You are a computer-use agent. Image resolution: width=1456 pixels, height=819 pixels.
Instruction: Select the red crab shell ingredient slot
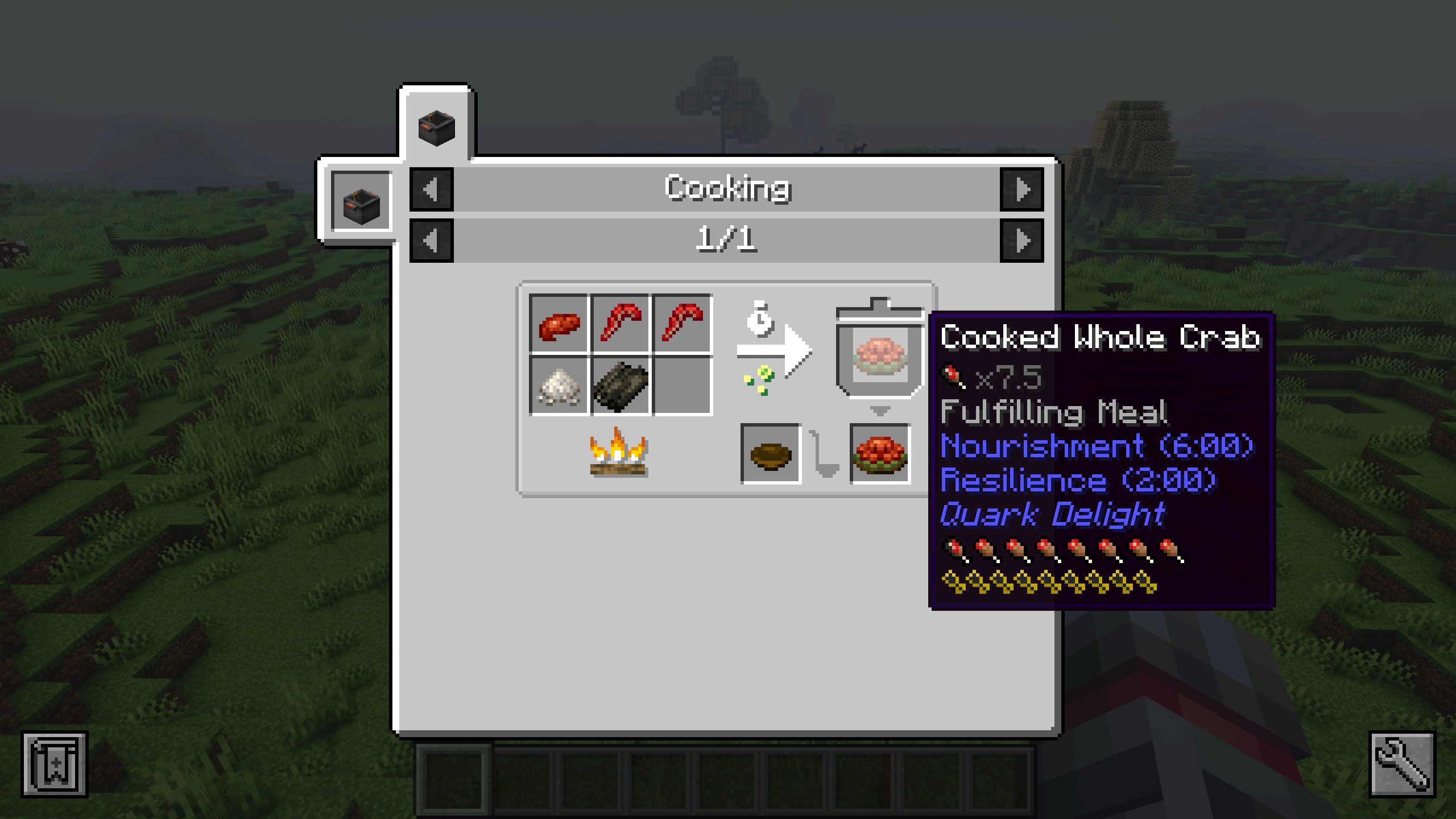coord(559,324)
